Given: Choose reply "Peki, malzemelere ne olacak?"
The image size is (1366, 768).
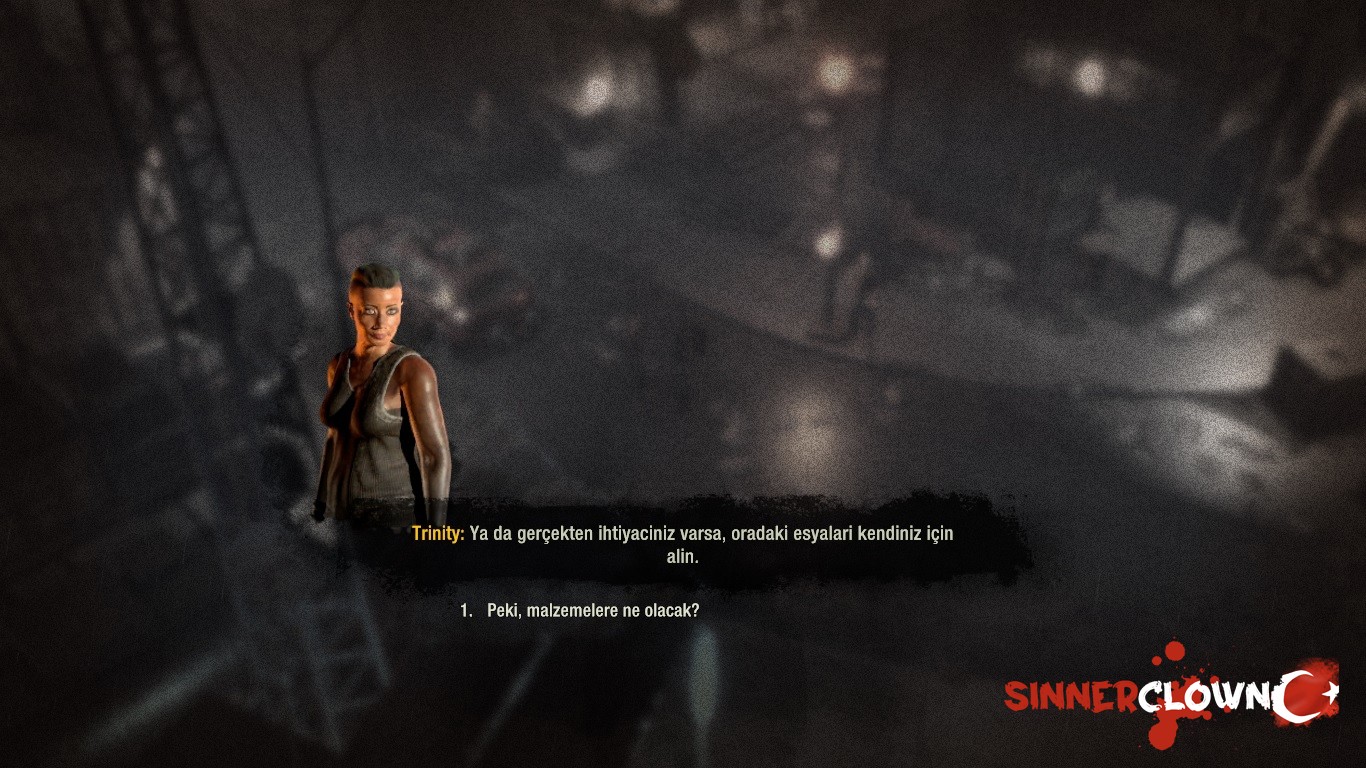Looking at the screenshot, I should (592, 610).
